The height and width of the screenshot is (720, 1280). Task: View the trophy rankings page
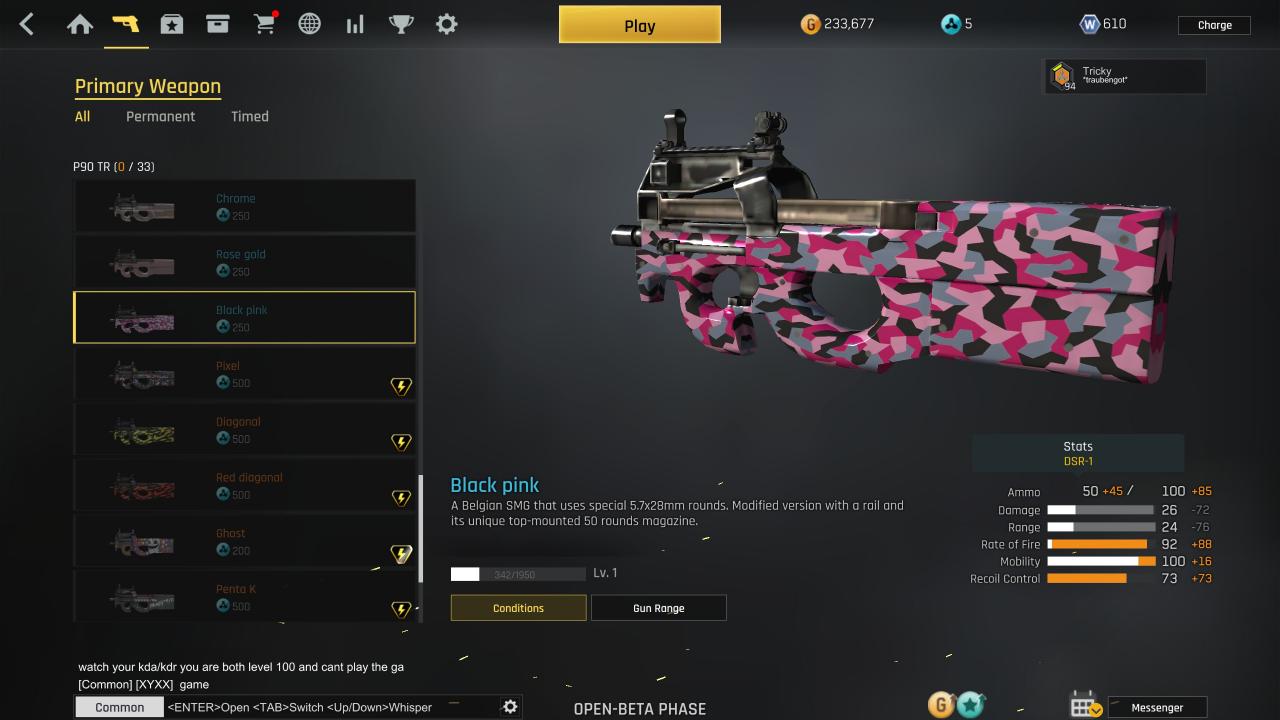point(401,24)
